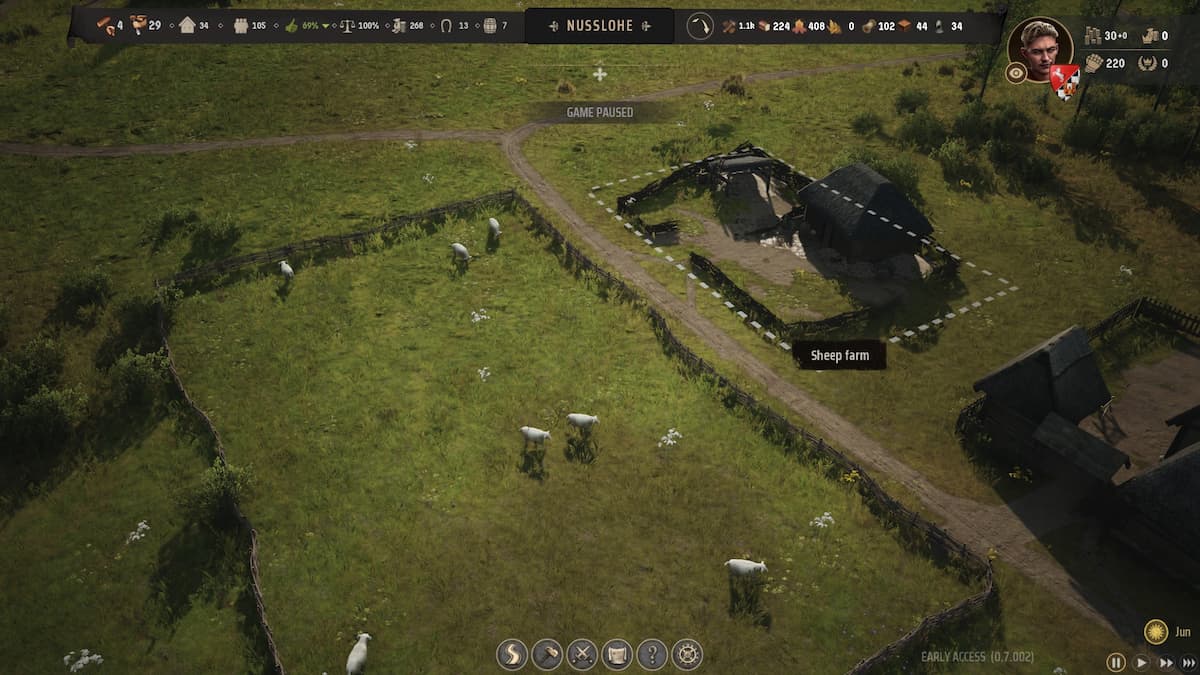Toggle the eye icon beside the portrait
Viewport: 1200px width, 675px height.
point(1016,73)
